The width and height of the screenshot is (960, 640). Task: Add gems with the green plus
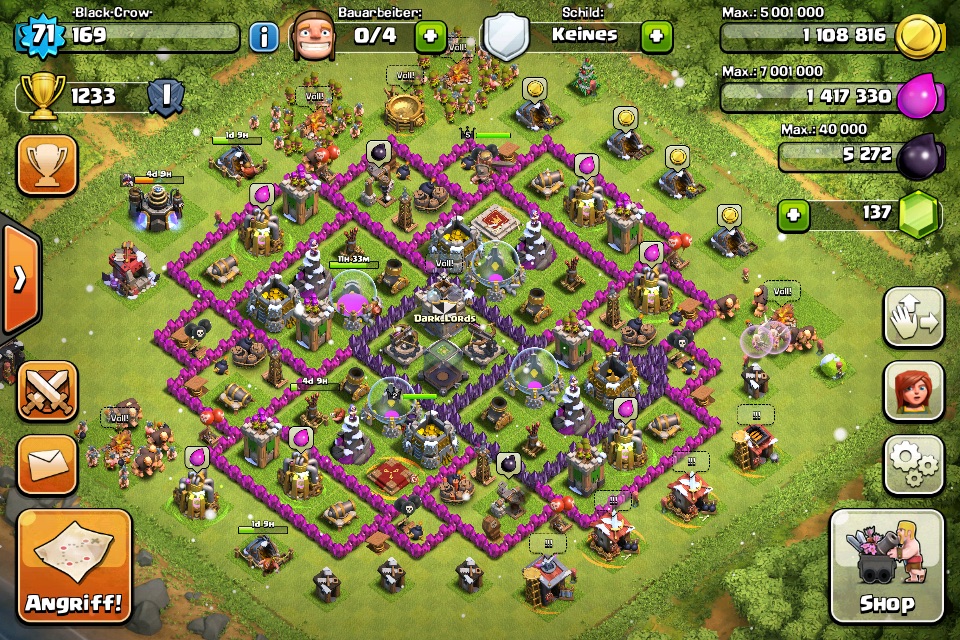pos(793,215)
